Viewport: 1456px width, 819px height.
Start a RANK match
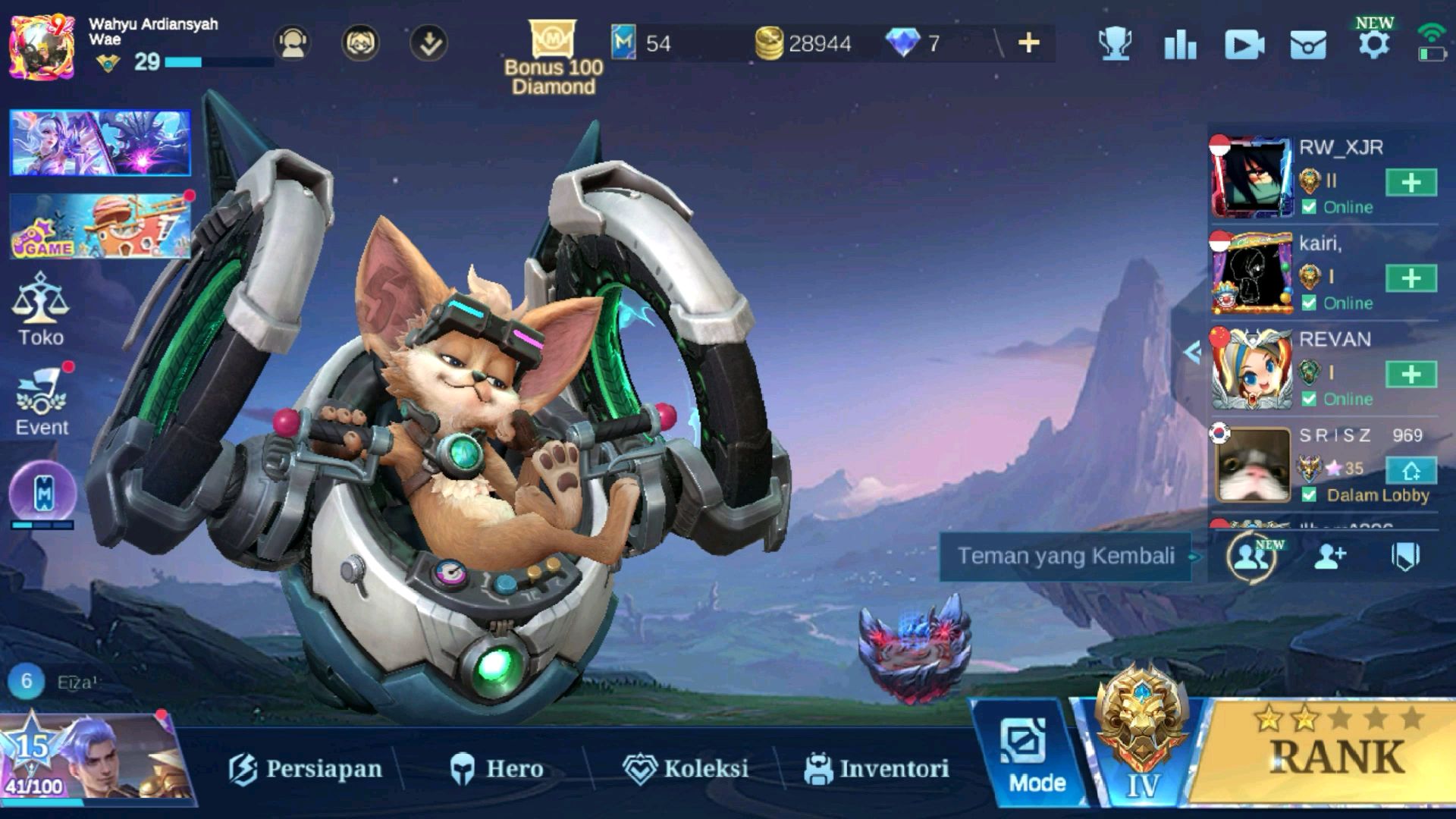[1335, 755]
